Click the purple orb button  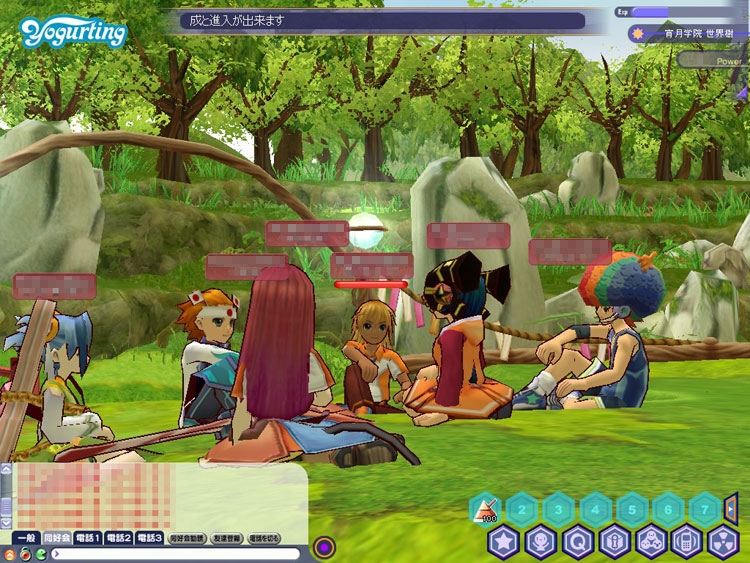tap(324, 547)
